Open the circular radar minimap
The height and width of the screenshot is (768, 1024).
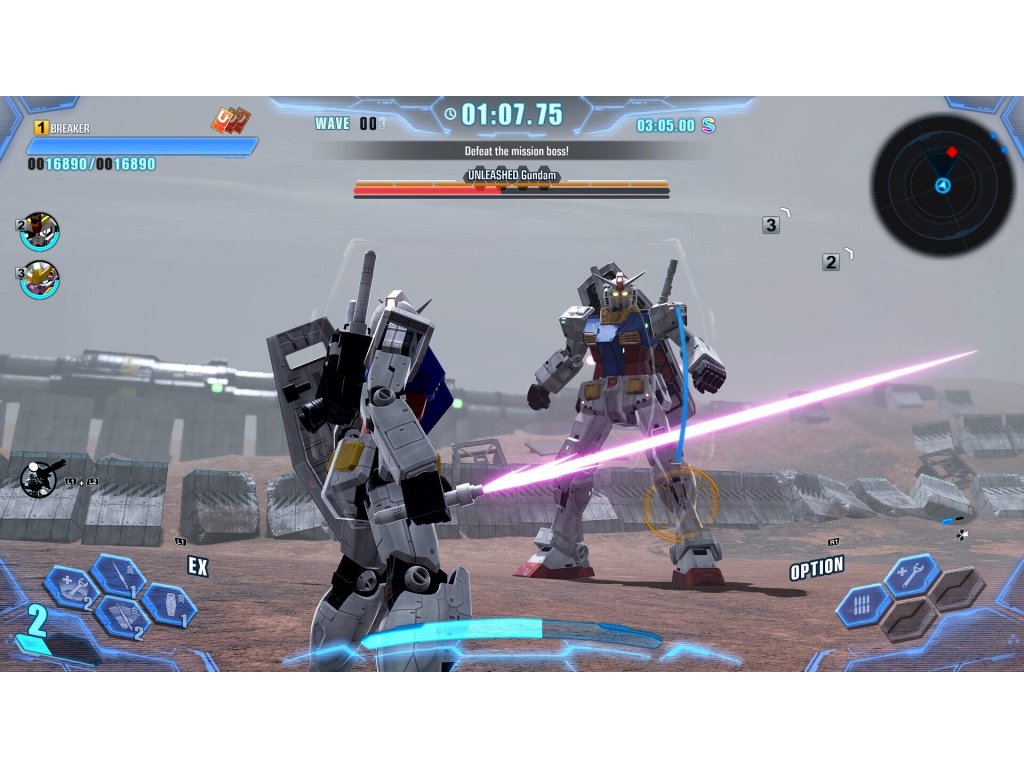(942, 185)
